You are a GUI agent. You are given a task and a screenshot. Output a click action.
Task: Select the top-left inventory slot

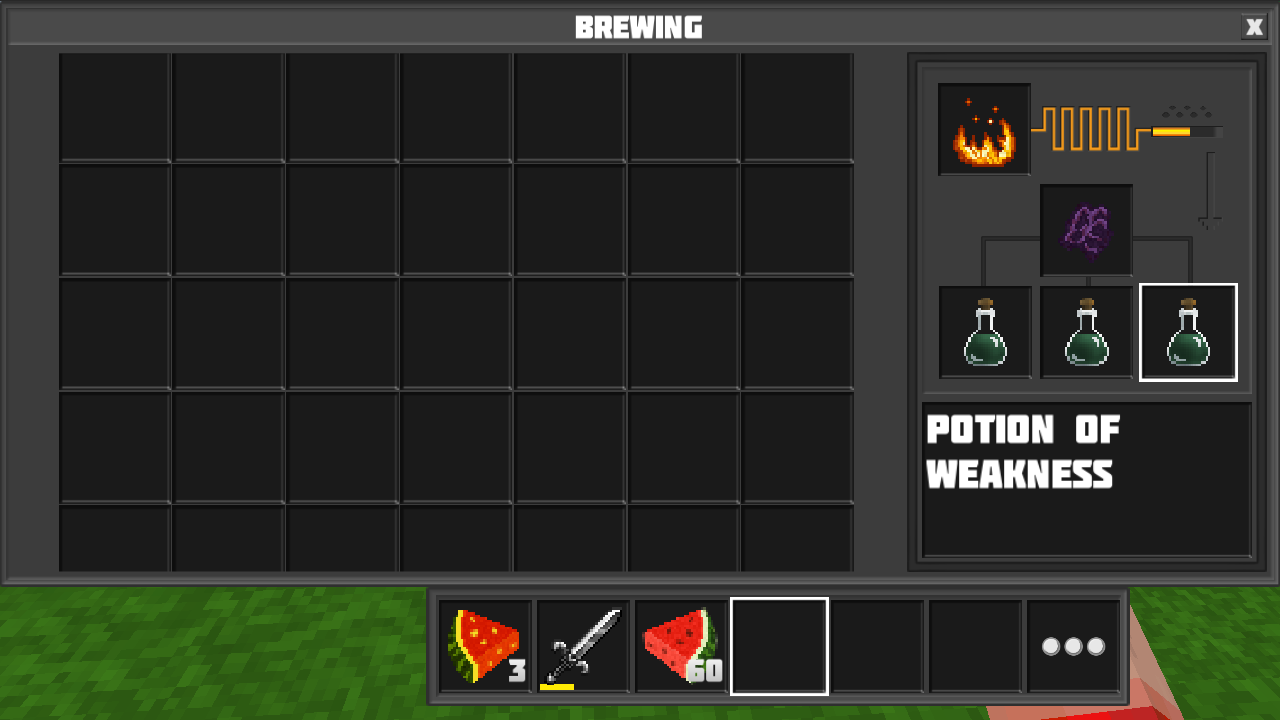(x=116, y=105)
